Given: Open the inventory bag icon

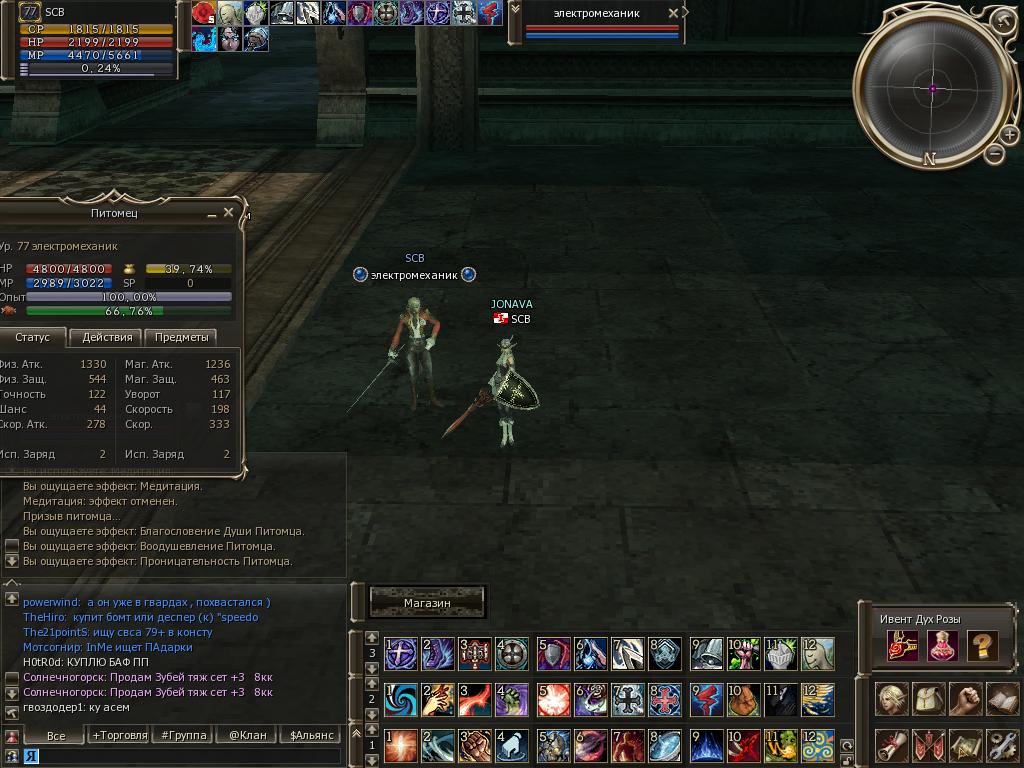Looking at the screenshot, I should coord(929,698).
